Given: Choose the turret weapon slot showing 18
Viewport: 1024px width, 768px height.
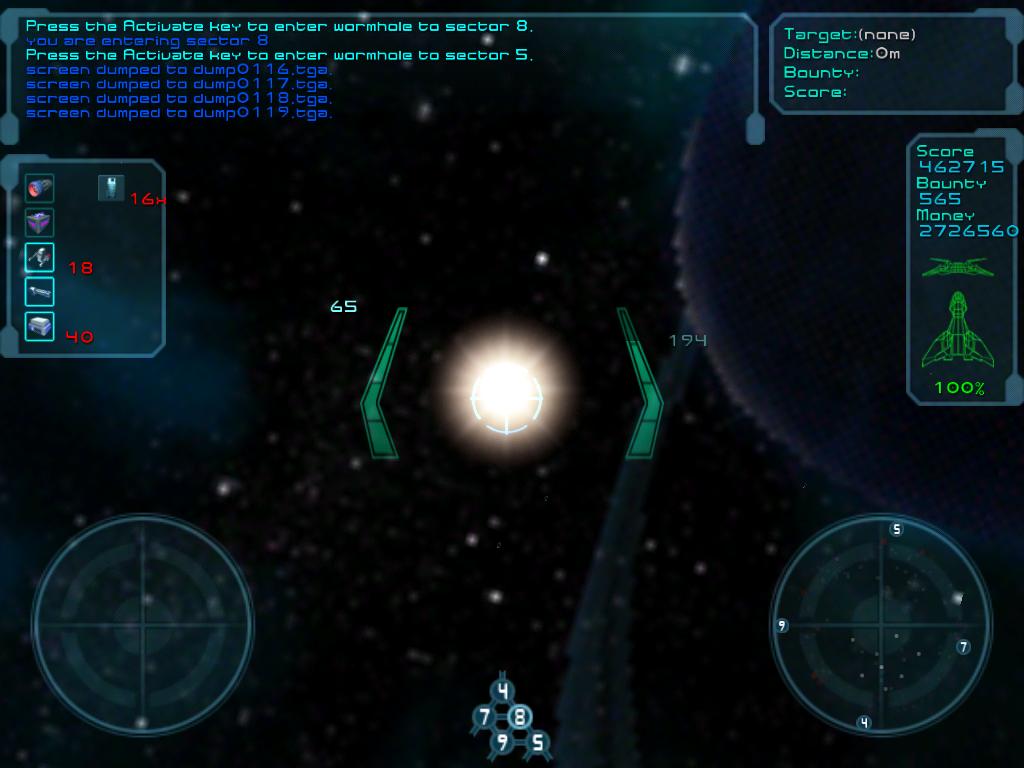Looking at the screenshot, I should pyautogui.click(x=40, y=258).
